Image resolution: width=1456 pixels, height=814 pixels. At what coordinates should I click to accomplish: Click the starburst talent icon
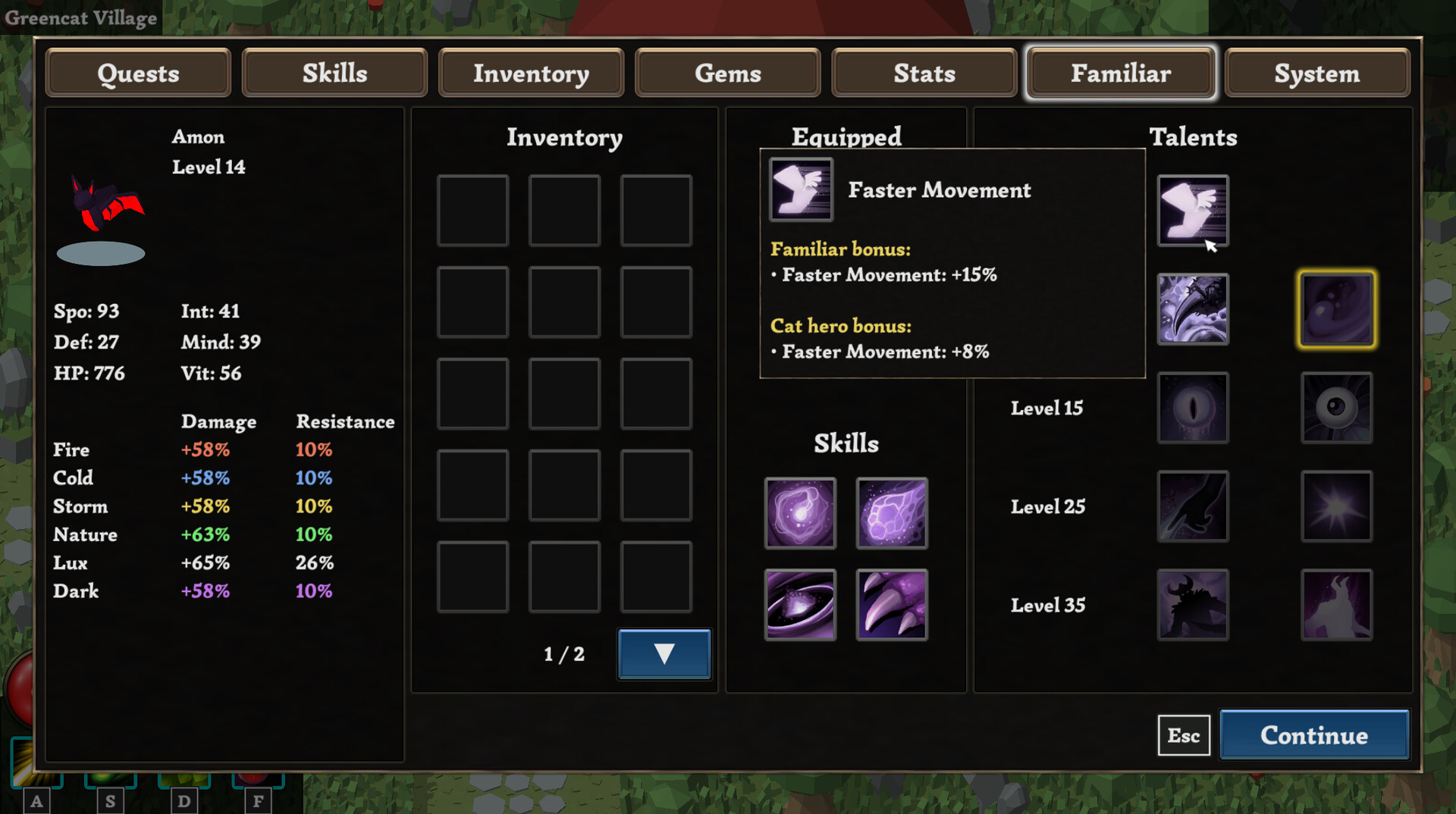(1337, 506)
